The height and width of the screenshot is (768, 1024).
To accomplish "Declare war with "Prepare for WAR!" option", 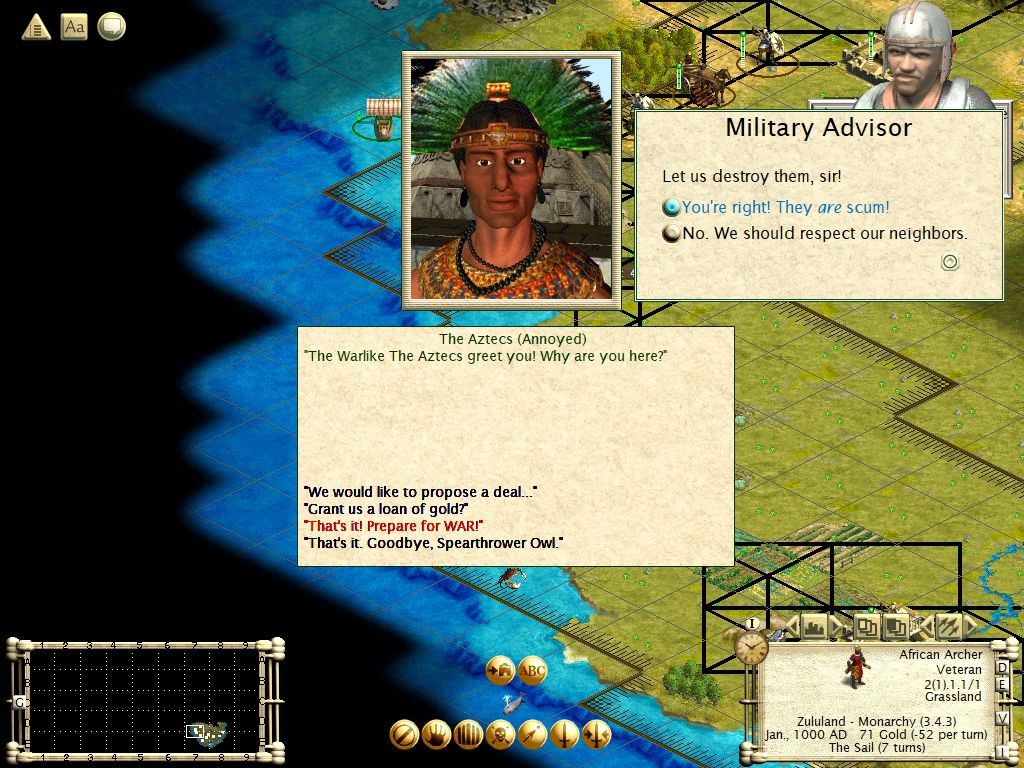I will (x=394, y=526).
